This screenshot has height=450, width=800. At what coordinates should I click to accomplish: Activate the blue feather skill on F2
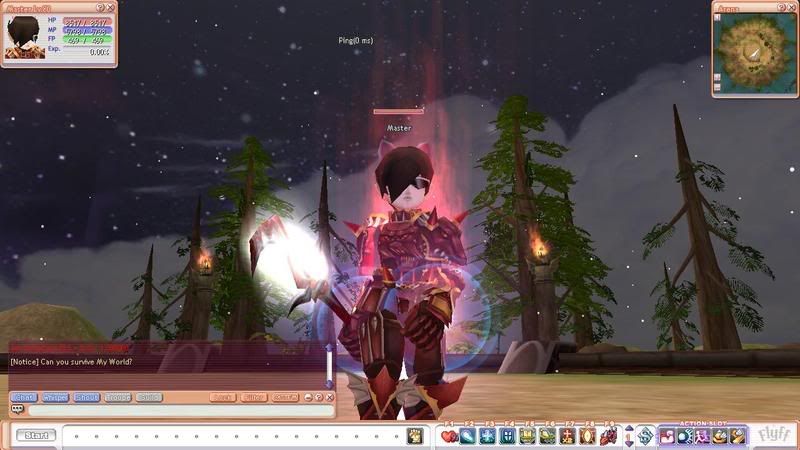pos(468,436)
